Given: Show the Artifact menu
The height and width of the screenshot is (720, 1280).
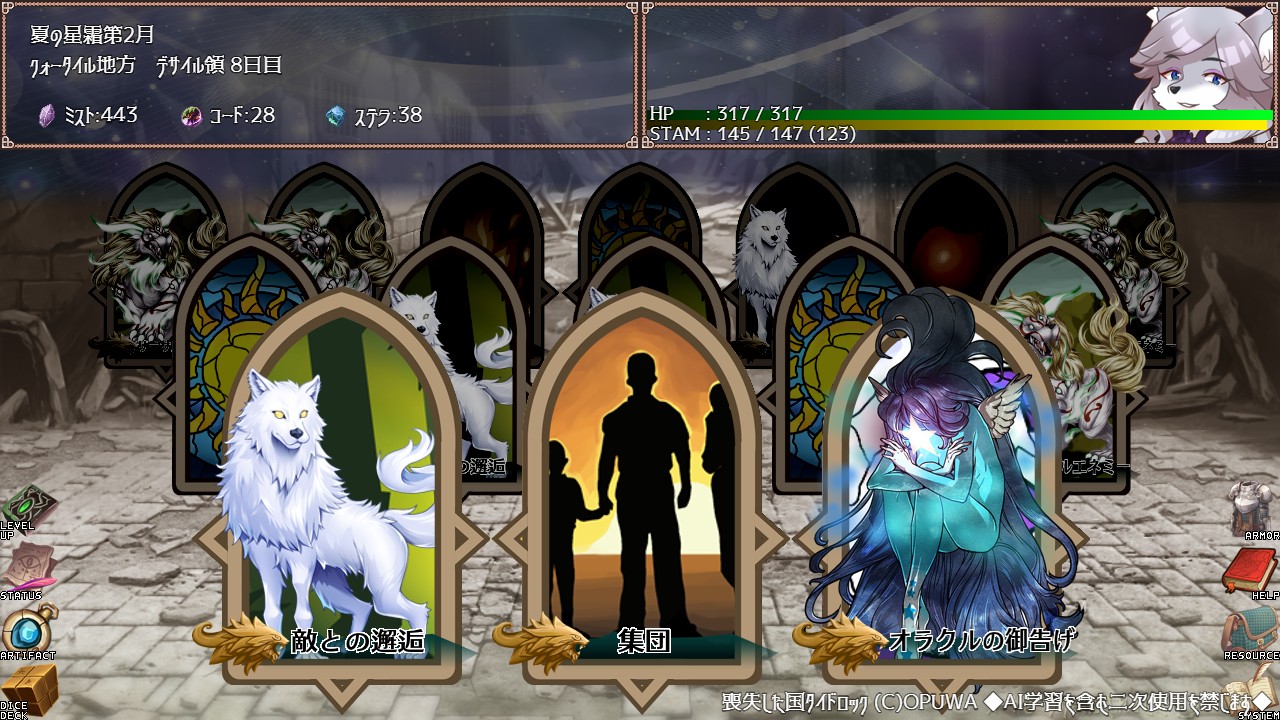Looking at the screenshot, I should pos(26,632).
